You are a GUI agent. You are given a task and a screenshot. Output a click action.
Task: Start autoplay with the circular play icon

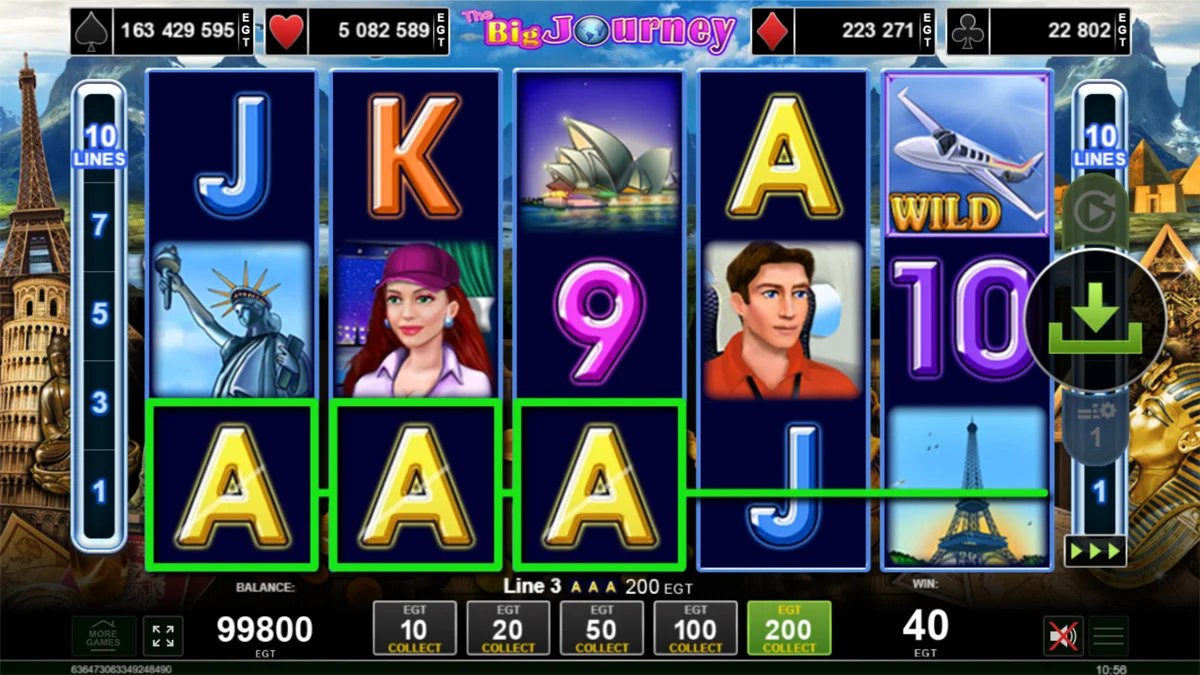tap(1095, 214)
